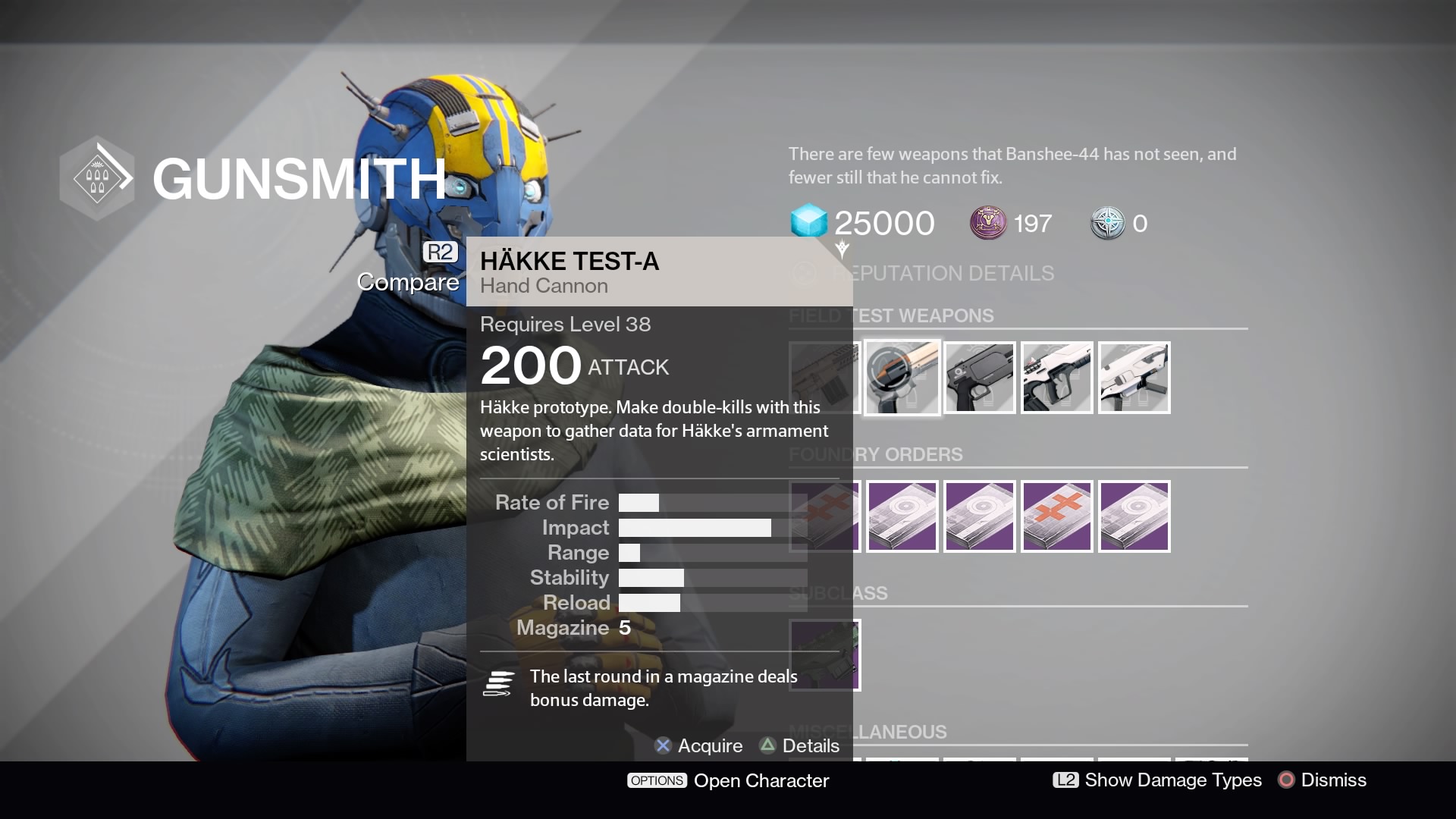Click the Mote of Light currency icon
The width and height of the screenshot is (1456, 819).
[982, 224]
